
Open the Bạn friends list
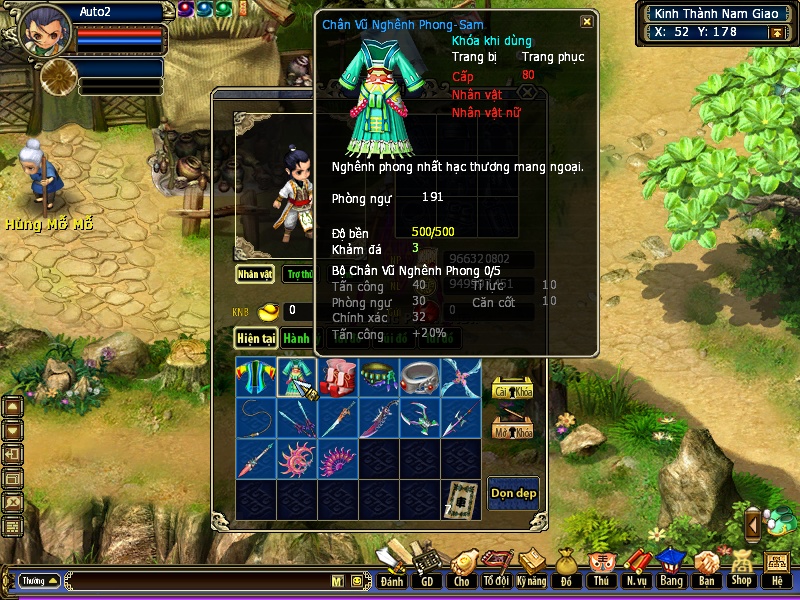click(706, 567)
